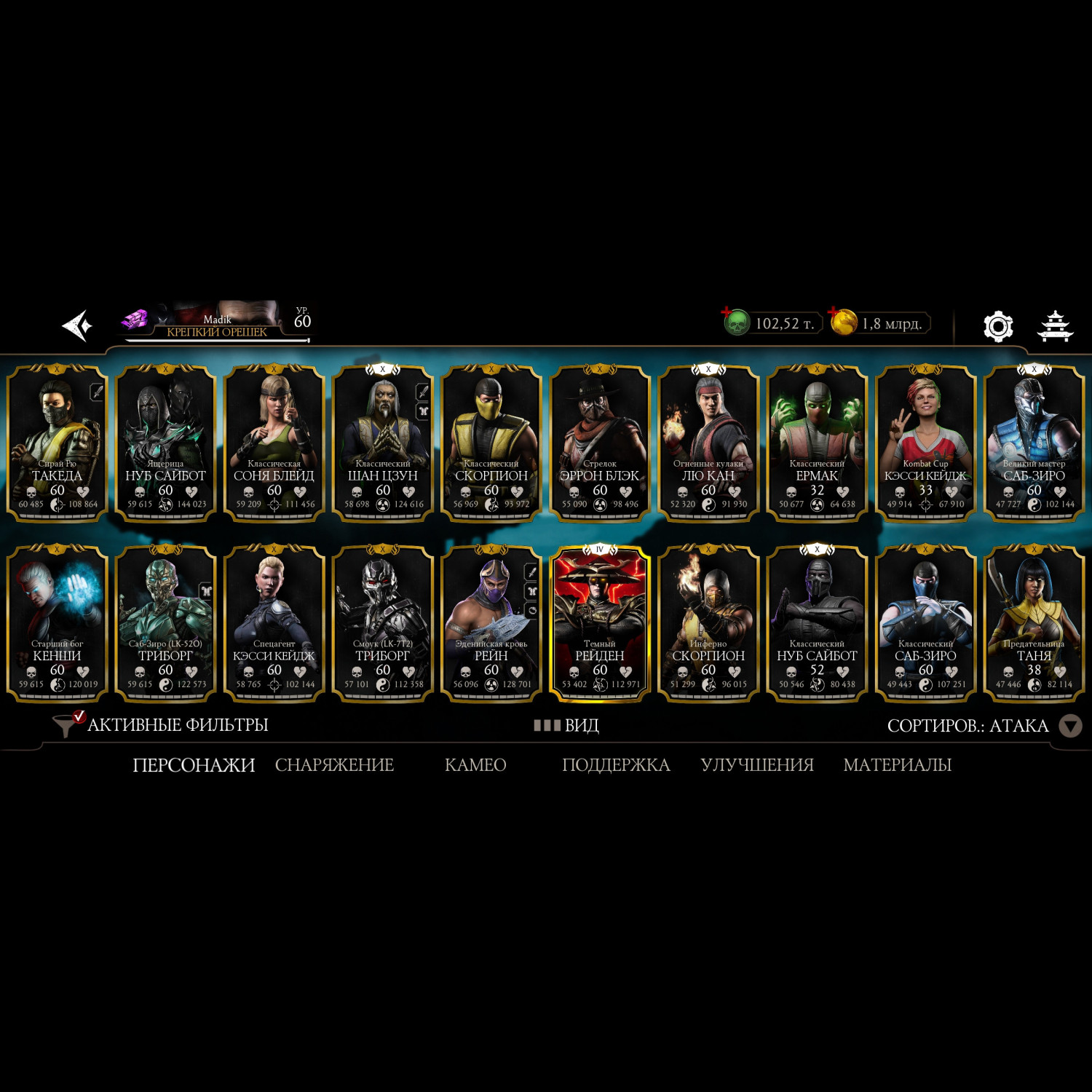Select the Шан Цзун card
The image size is (1092, 1092).
click(382, 443)
